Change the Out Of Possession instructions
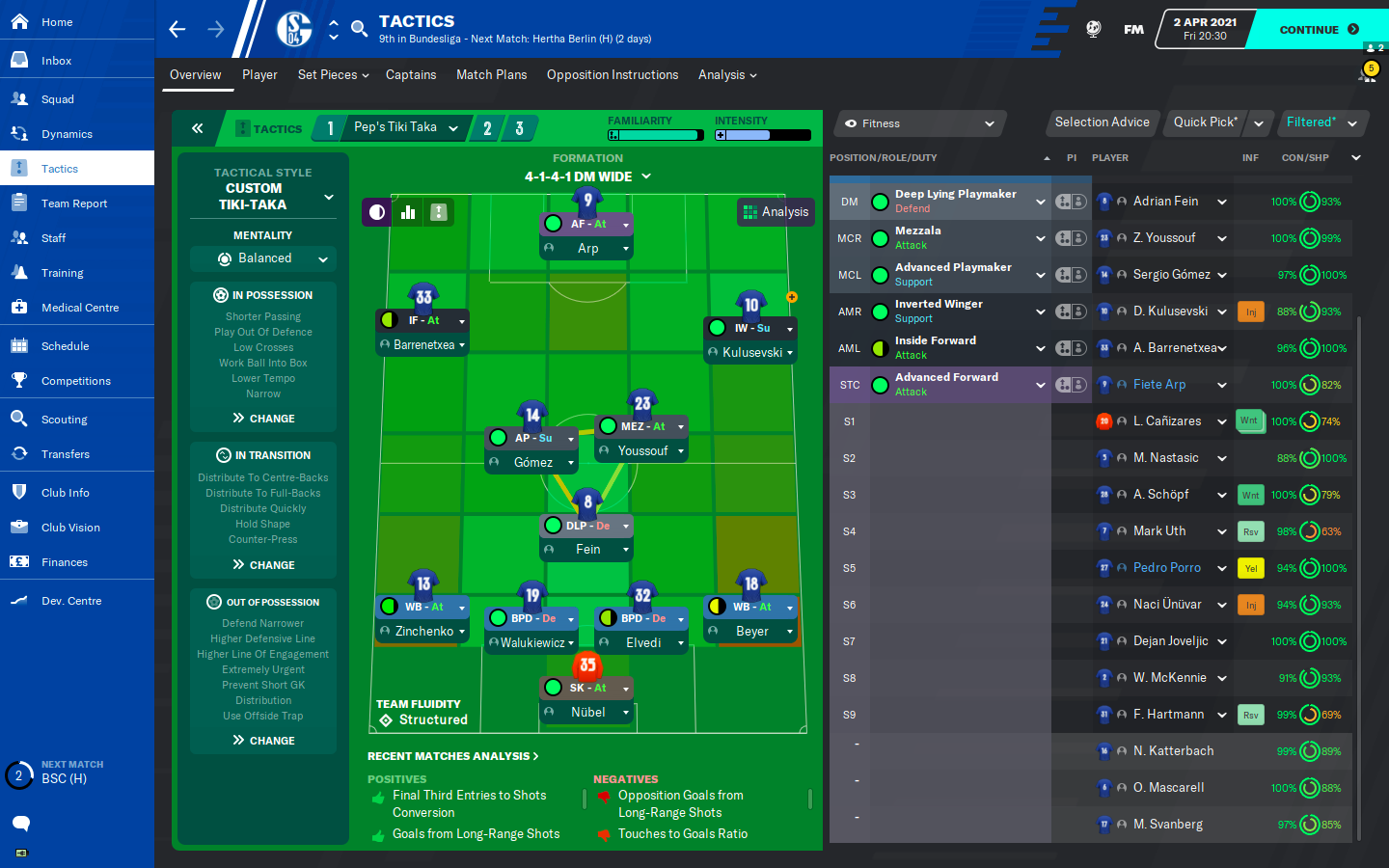 click(263, 741)
